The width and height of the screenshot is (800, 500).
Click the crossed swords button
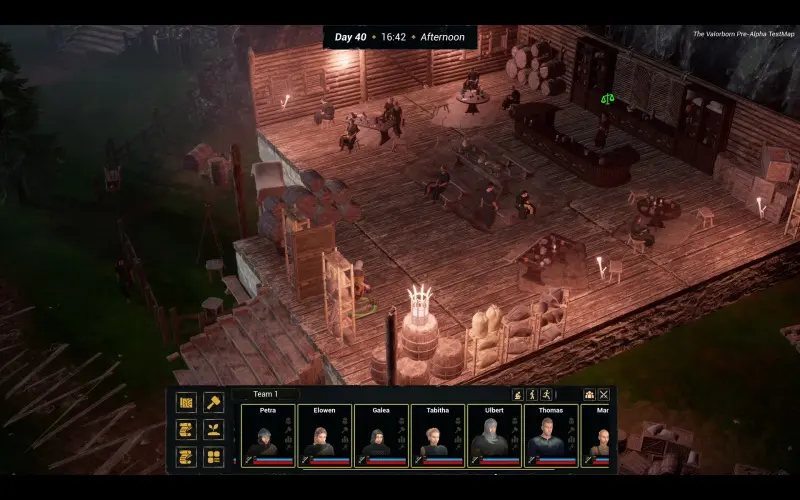(x=603, y=395)
